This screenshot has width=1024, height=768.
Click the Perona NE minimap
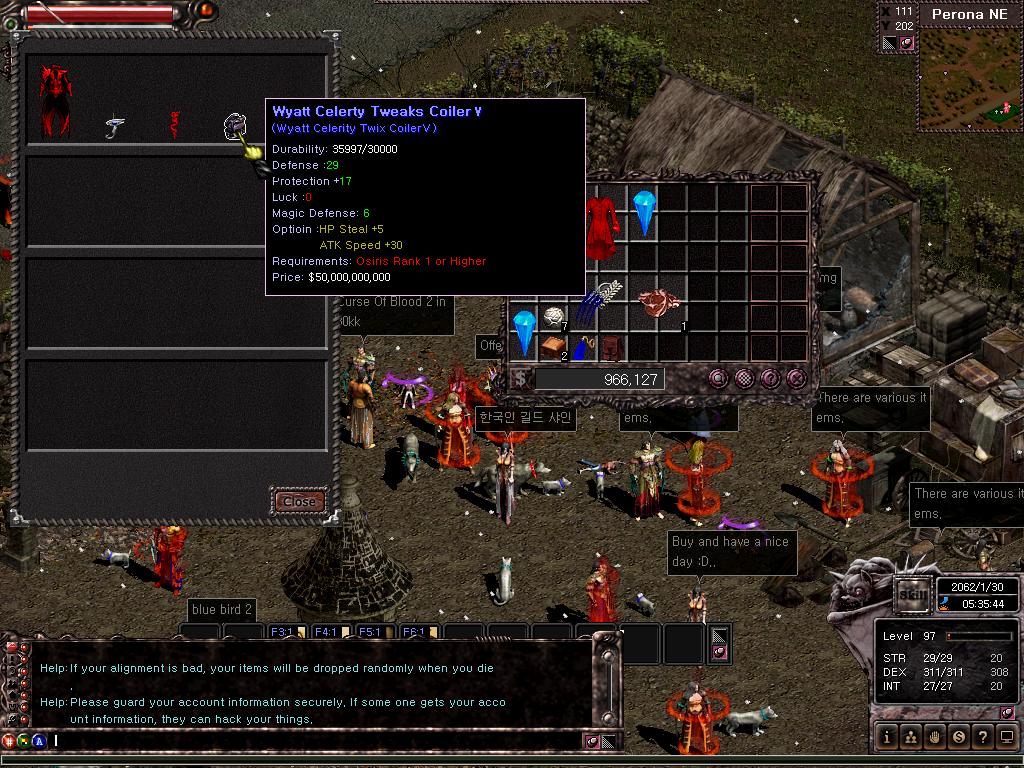point(966,80)
